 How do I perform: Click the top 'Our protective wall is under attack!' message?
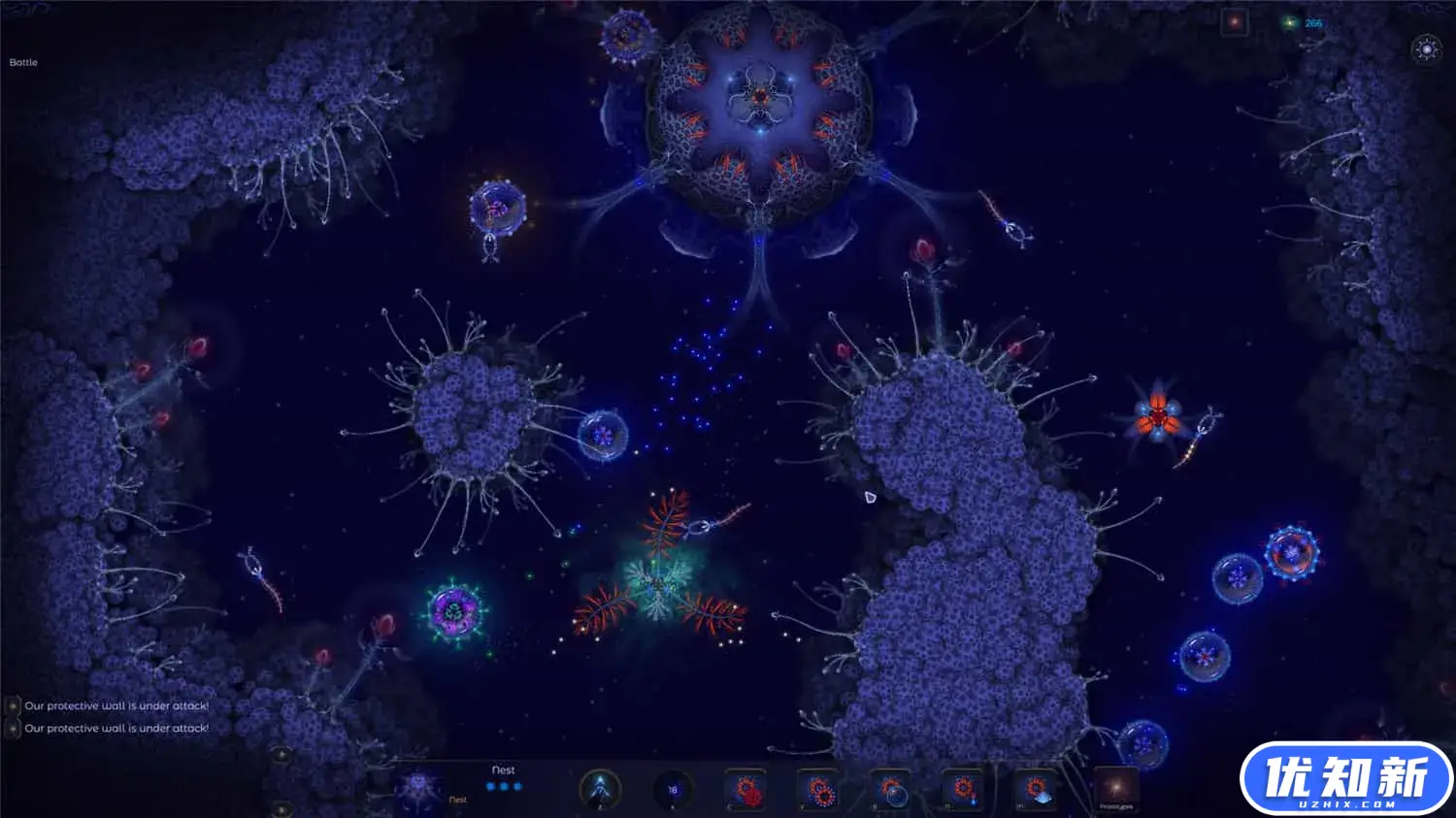pos(116,706)
